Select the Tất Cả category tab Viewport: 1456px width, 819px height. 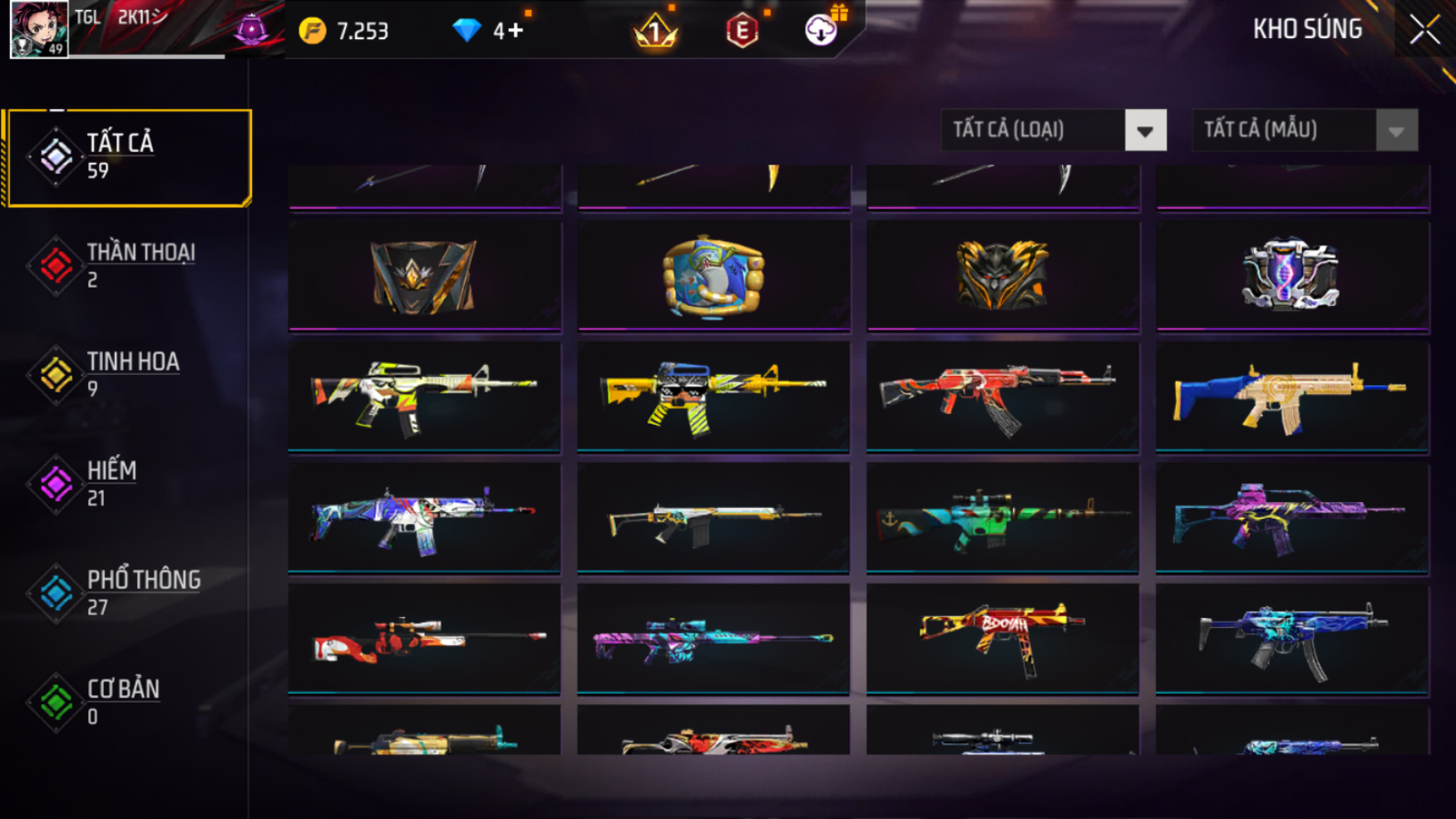coord(127,157)
